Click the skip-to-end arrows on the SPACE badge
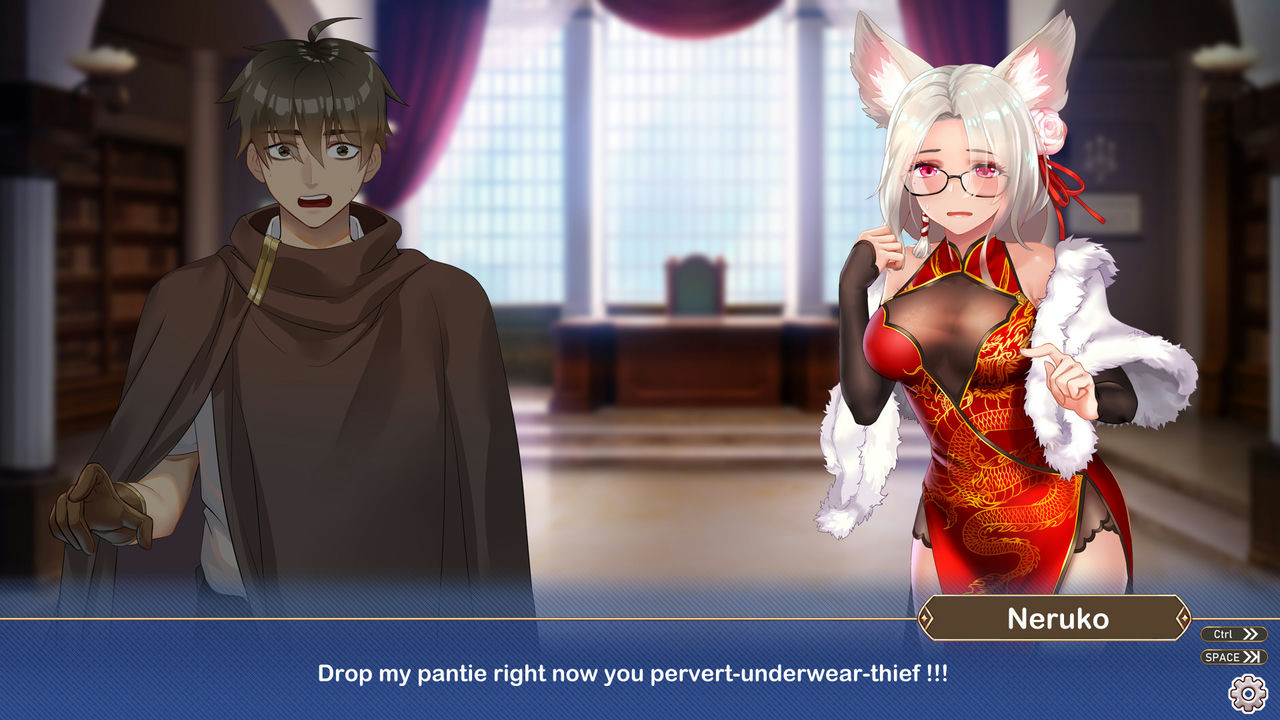1280x720 pixels. pos(1252,656)
